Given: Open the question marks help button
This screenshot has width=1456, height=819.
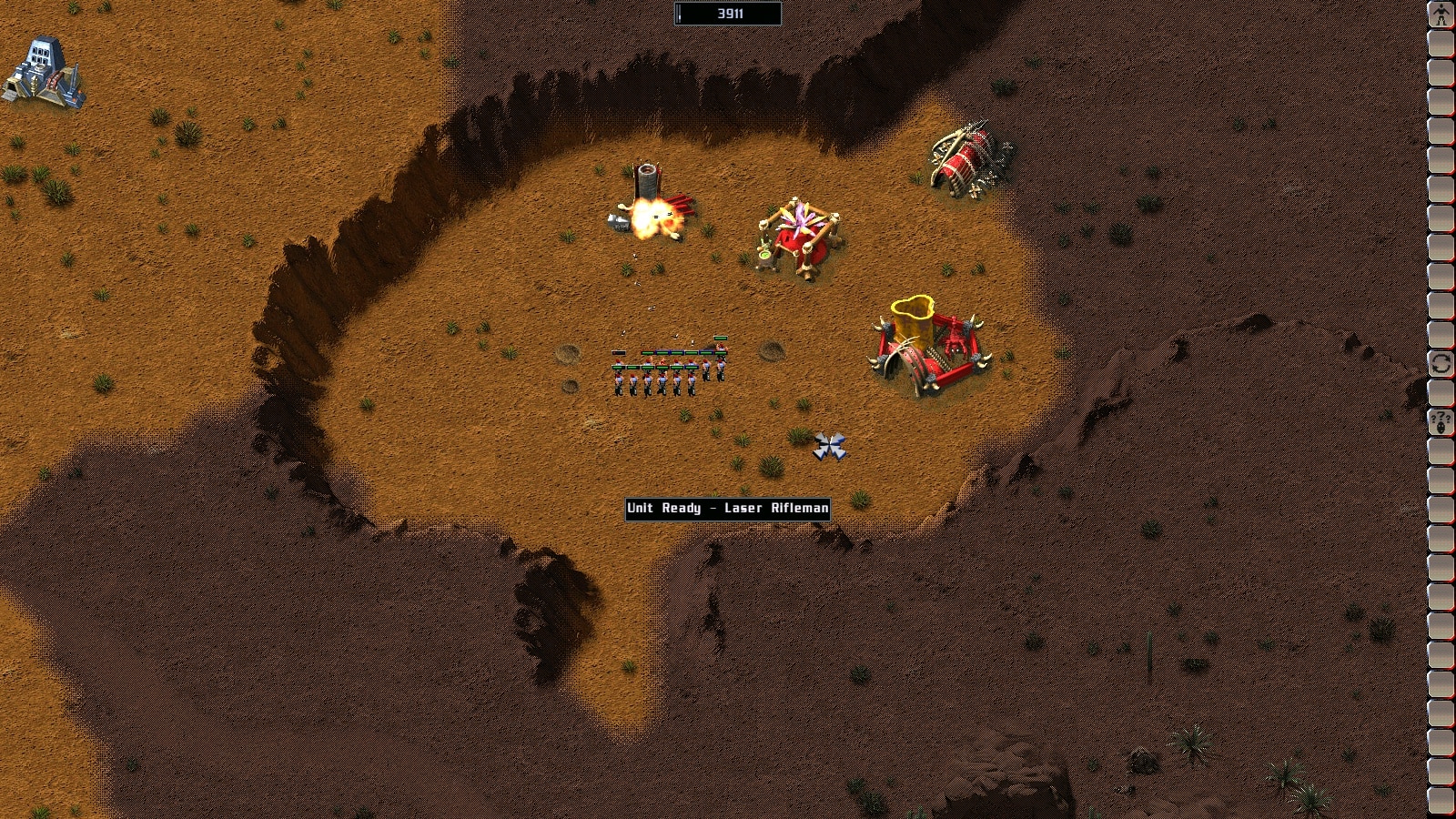Looking at the screenshot, I should point(1441,422).
